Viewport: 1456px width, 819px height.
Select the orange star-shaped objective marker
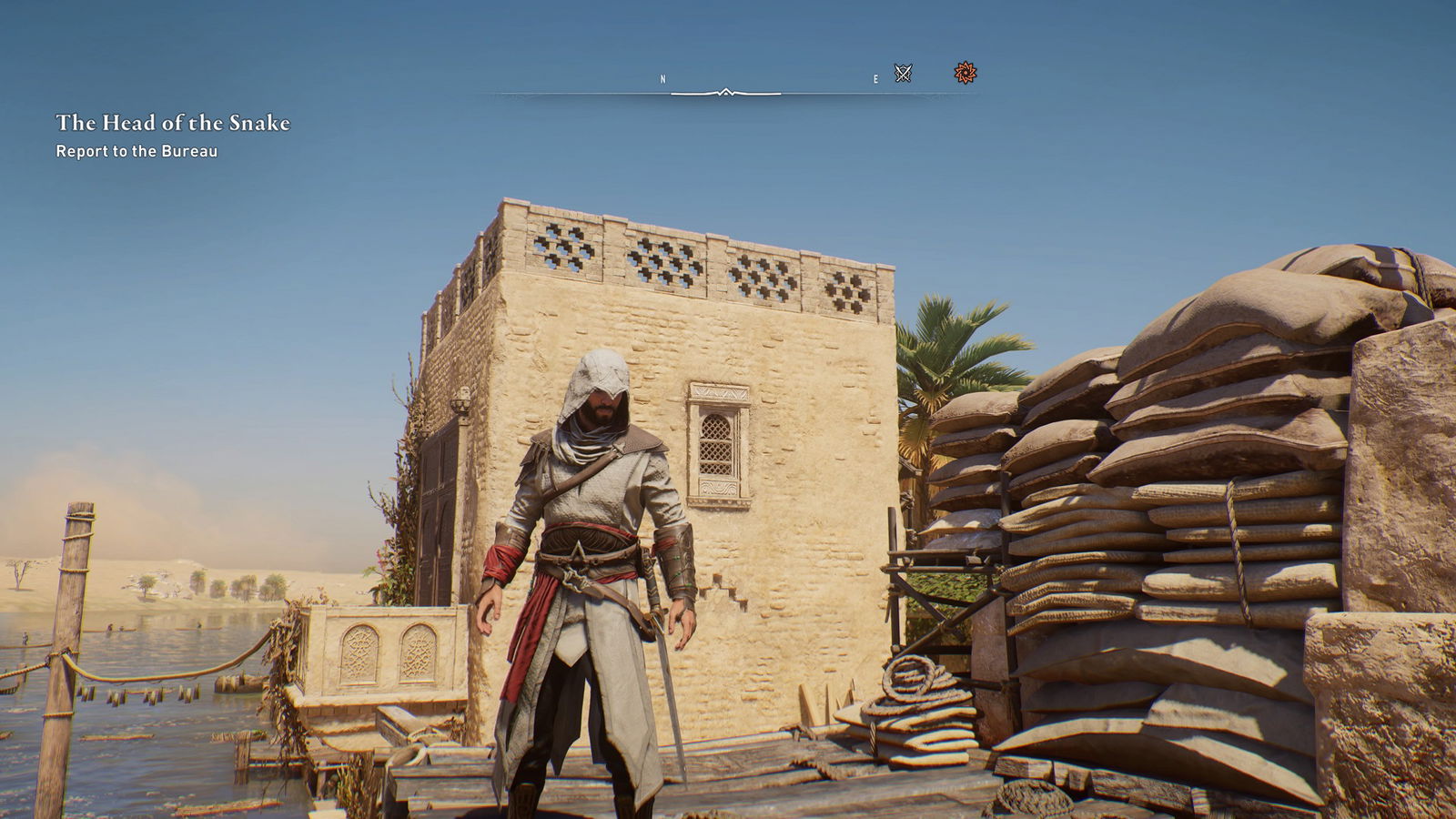click(x=966, y=73)
